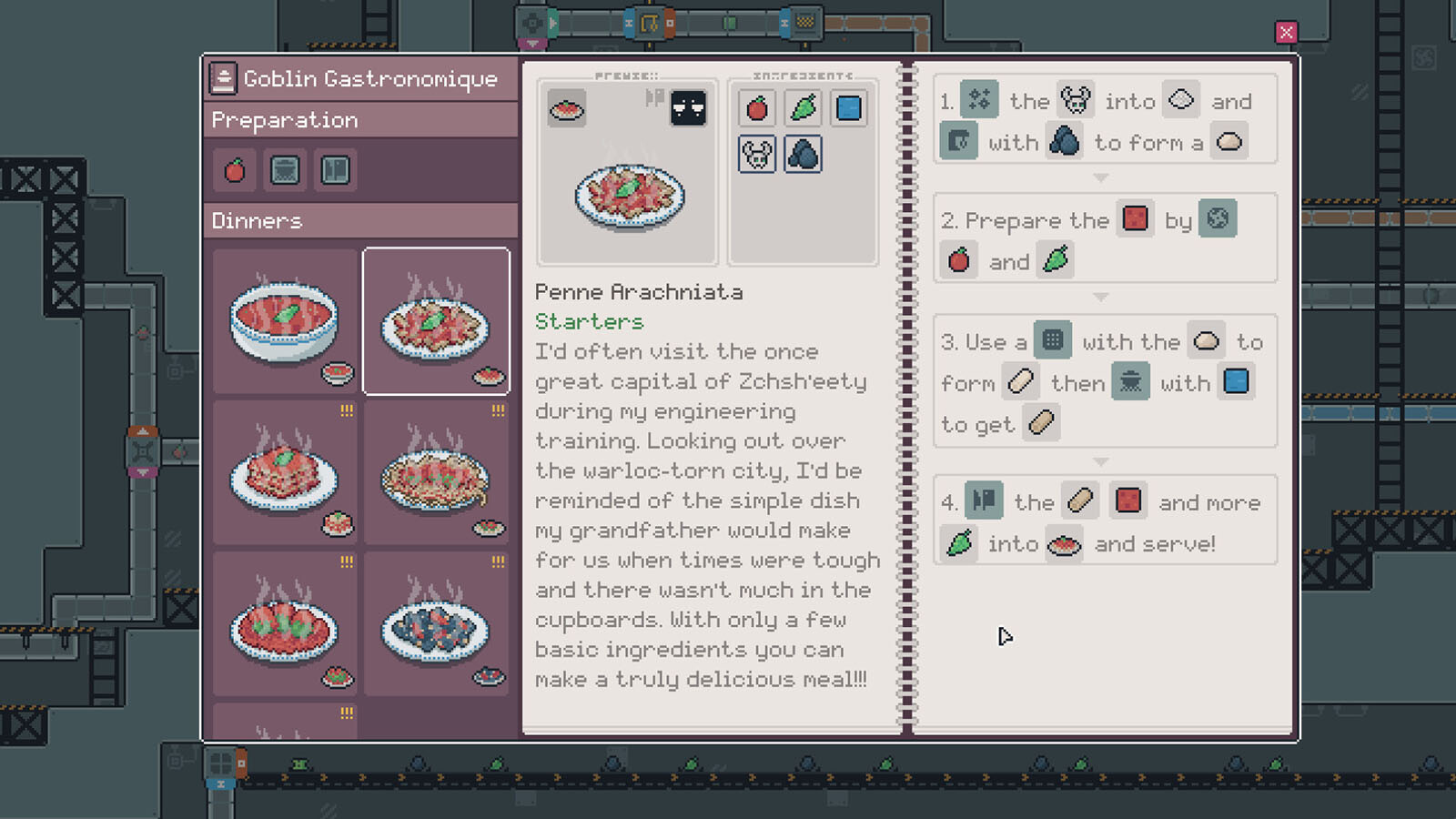Screen dimensions: 1456x819
Task: Select the tomato soup bowl recipe
Action: tap(285, 321)
